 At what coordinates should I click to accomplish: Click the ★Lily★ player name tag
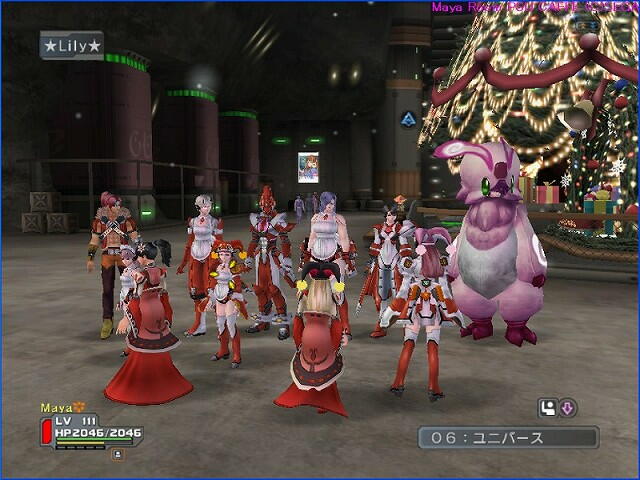coord(71,45)
